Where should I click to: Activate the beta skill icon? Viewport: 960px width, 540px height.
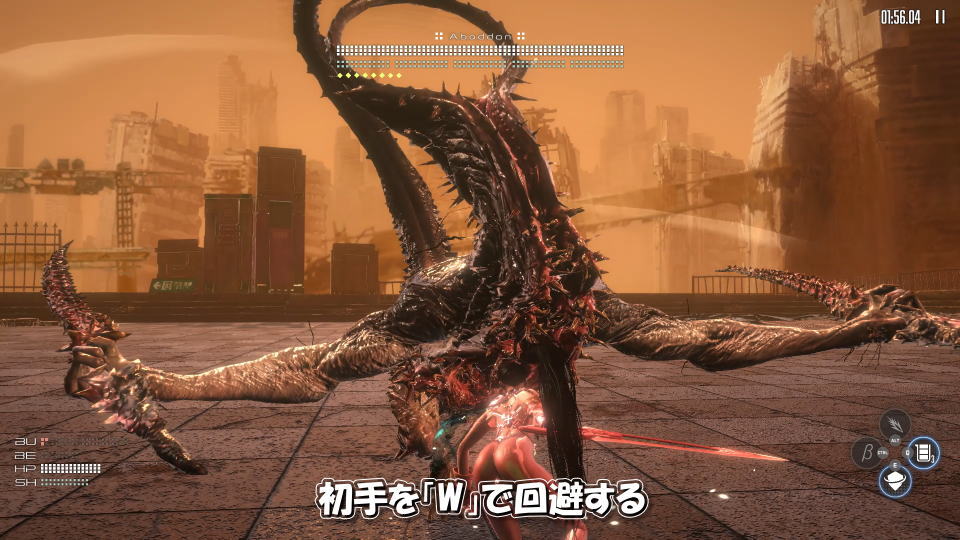pos(865,453)
